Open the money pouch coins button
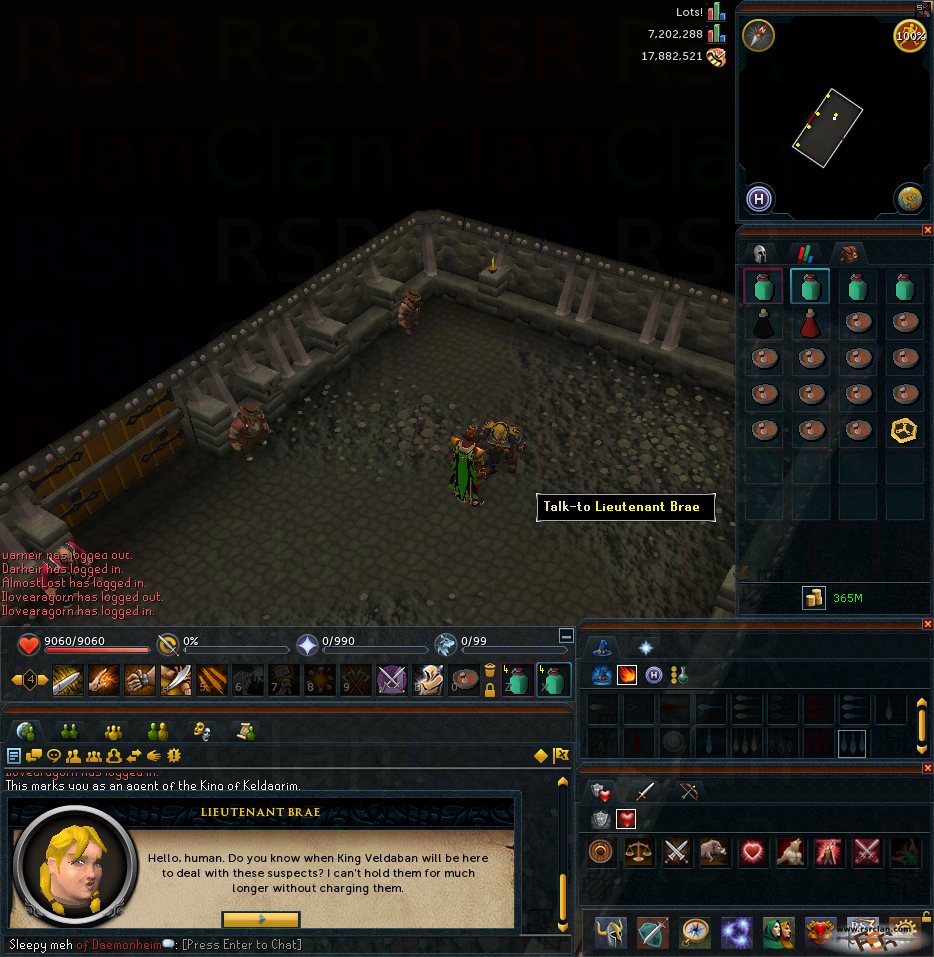The height and width of the screenshot is (957, 934). [x=813, y=598]
